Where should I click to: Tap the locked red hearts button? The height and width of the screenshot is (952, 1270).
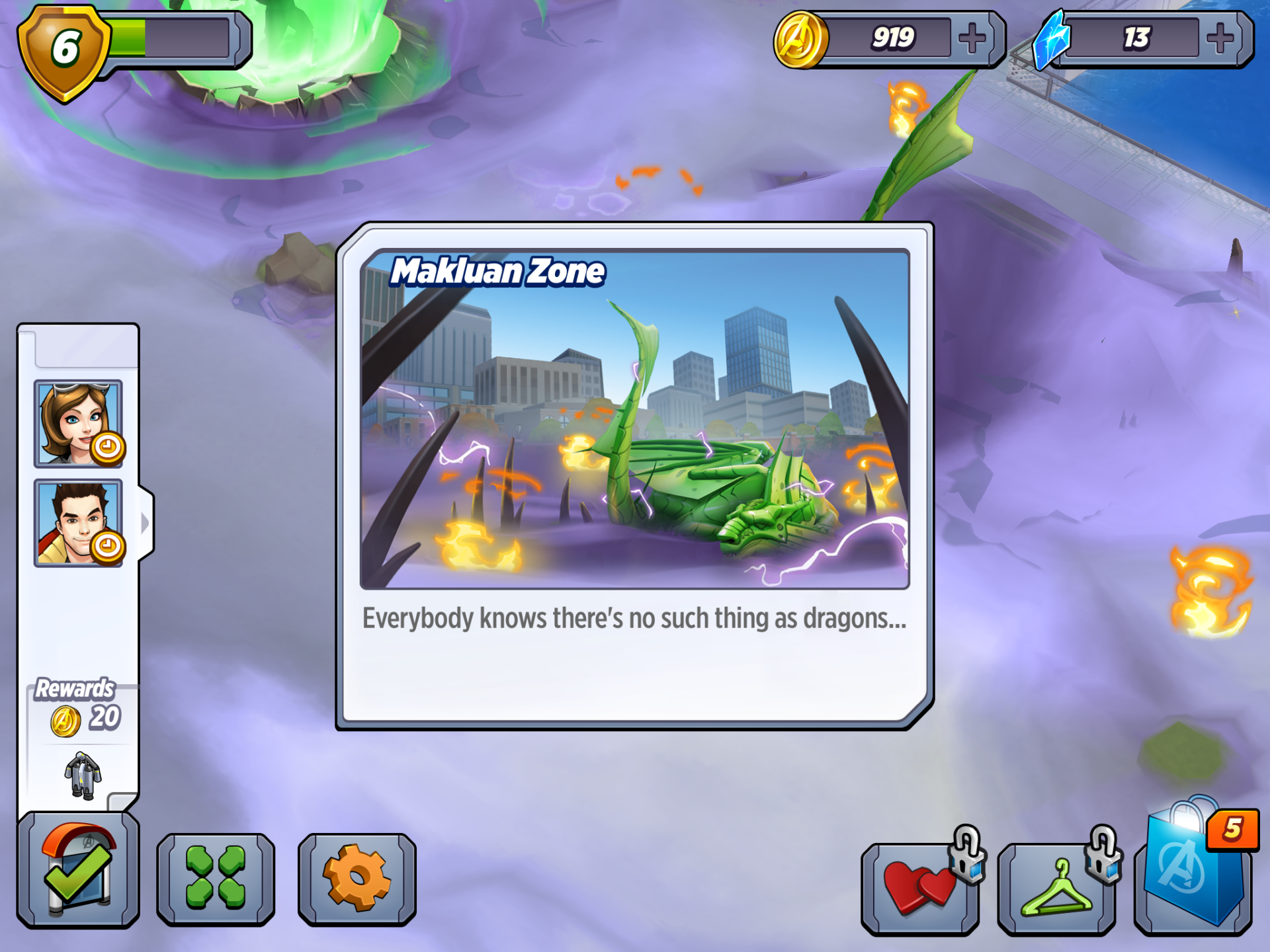[921, 887]
